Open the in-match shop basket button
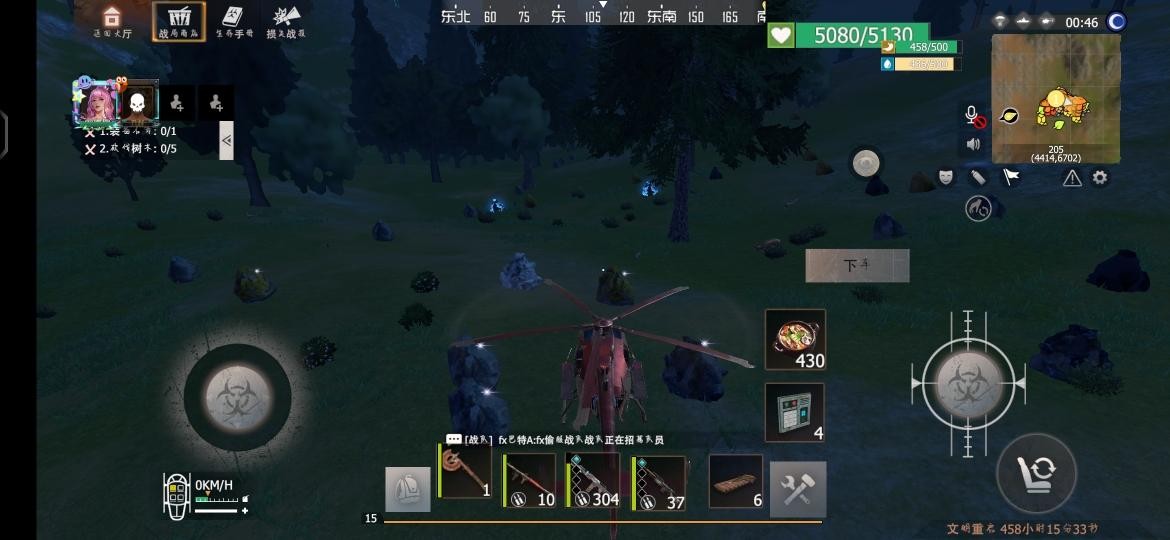The height and width of the screenshot is (540, 1170). (179, 21)
